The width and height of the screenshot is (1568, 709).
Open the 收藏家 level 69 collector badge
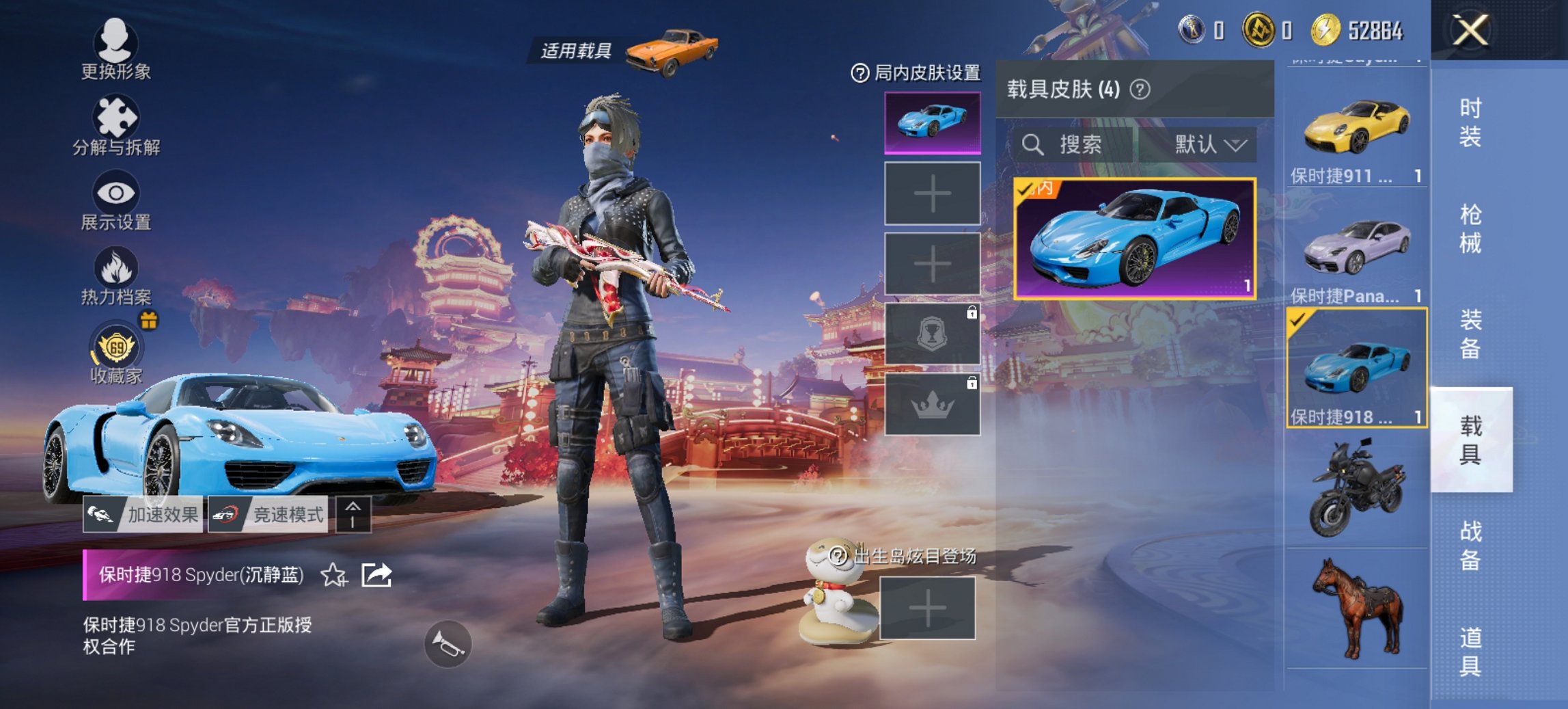(x=116, y=349)
